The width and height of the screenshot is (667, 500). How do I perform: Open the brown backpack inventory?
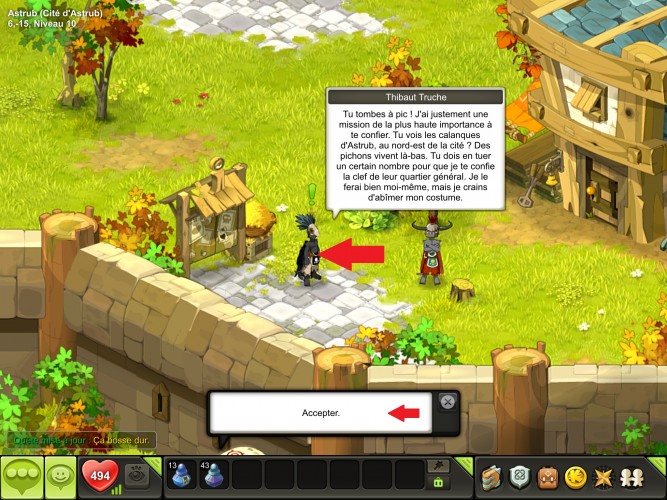tap(547, 476)
